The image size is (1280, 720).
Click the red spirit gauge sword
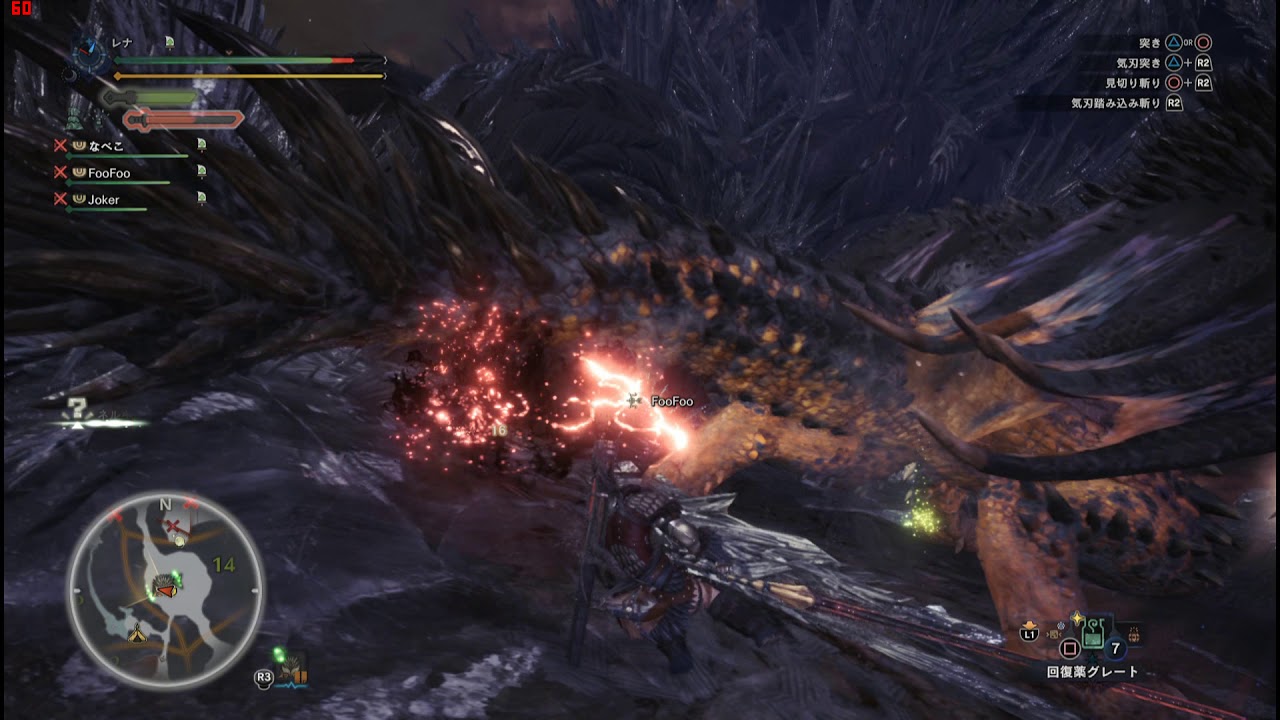183,121
